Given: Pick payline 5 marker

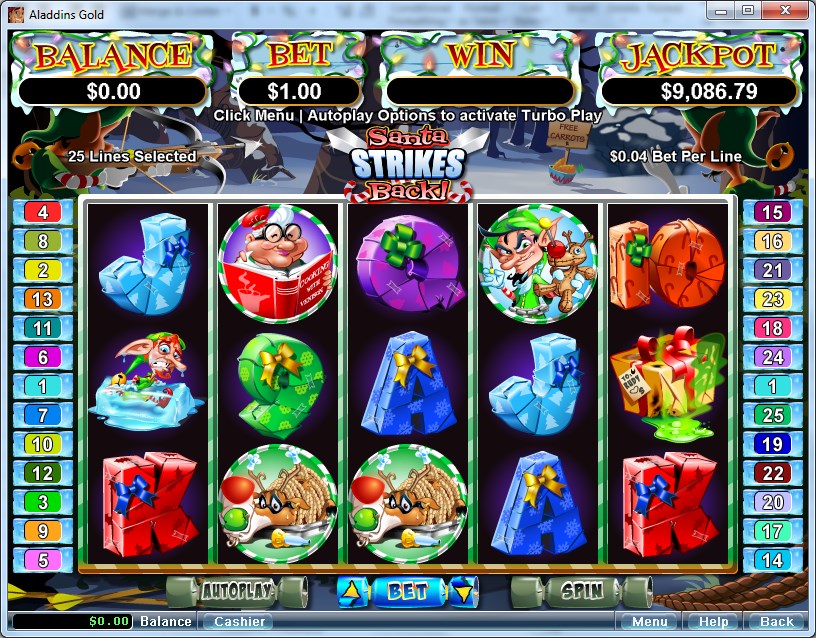Looking at the screenshot, I should (43, 560).
